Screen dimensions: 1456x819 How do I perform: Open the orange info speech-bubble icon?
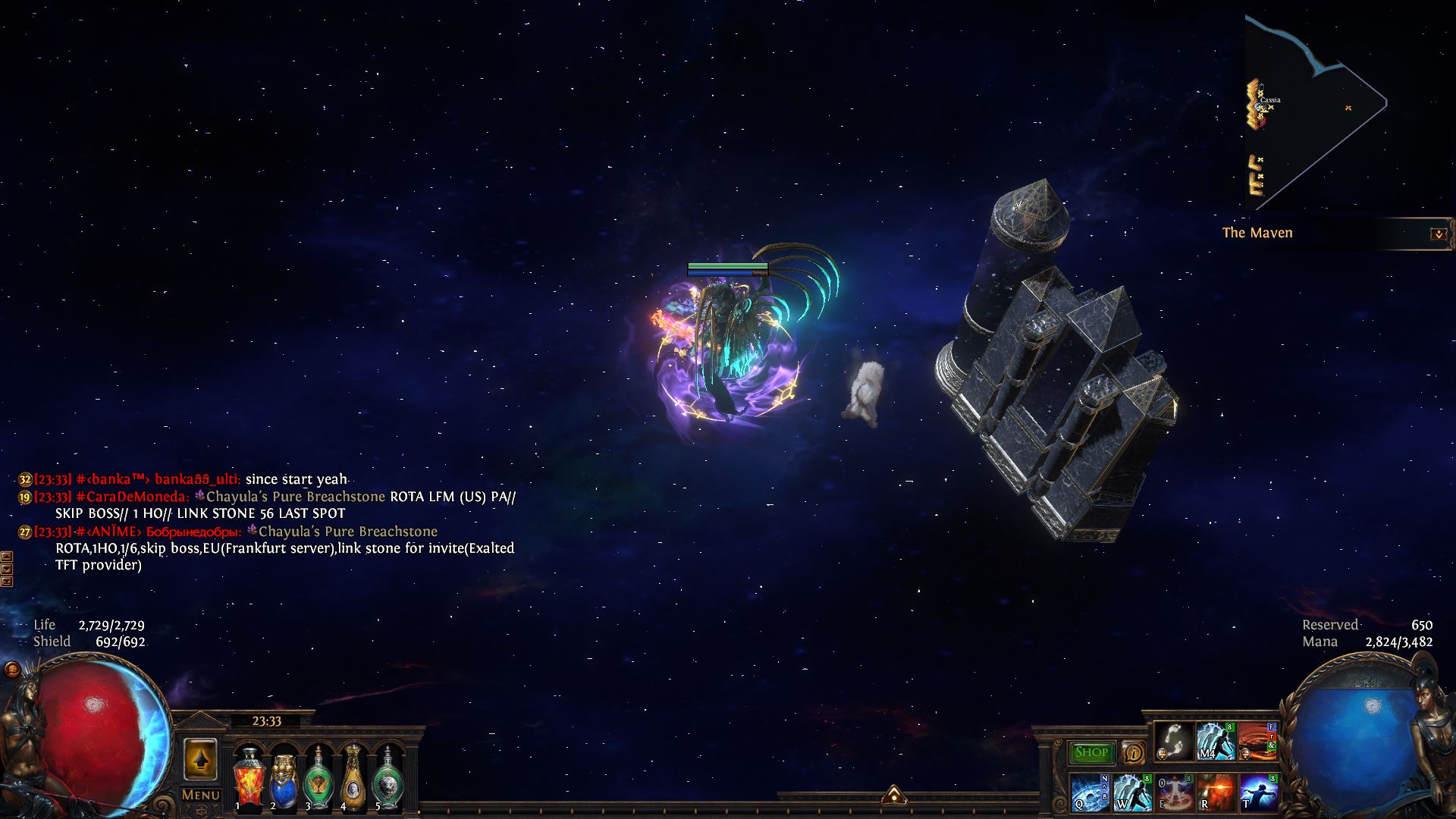coord(1133,752)
